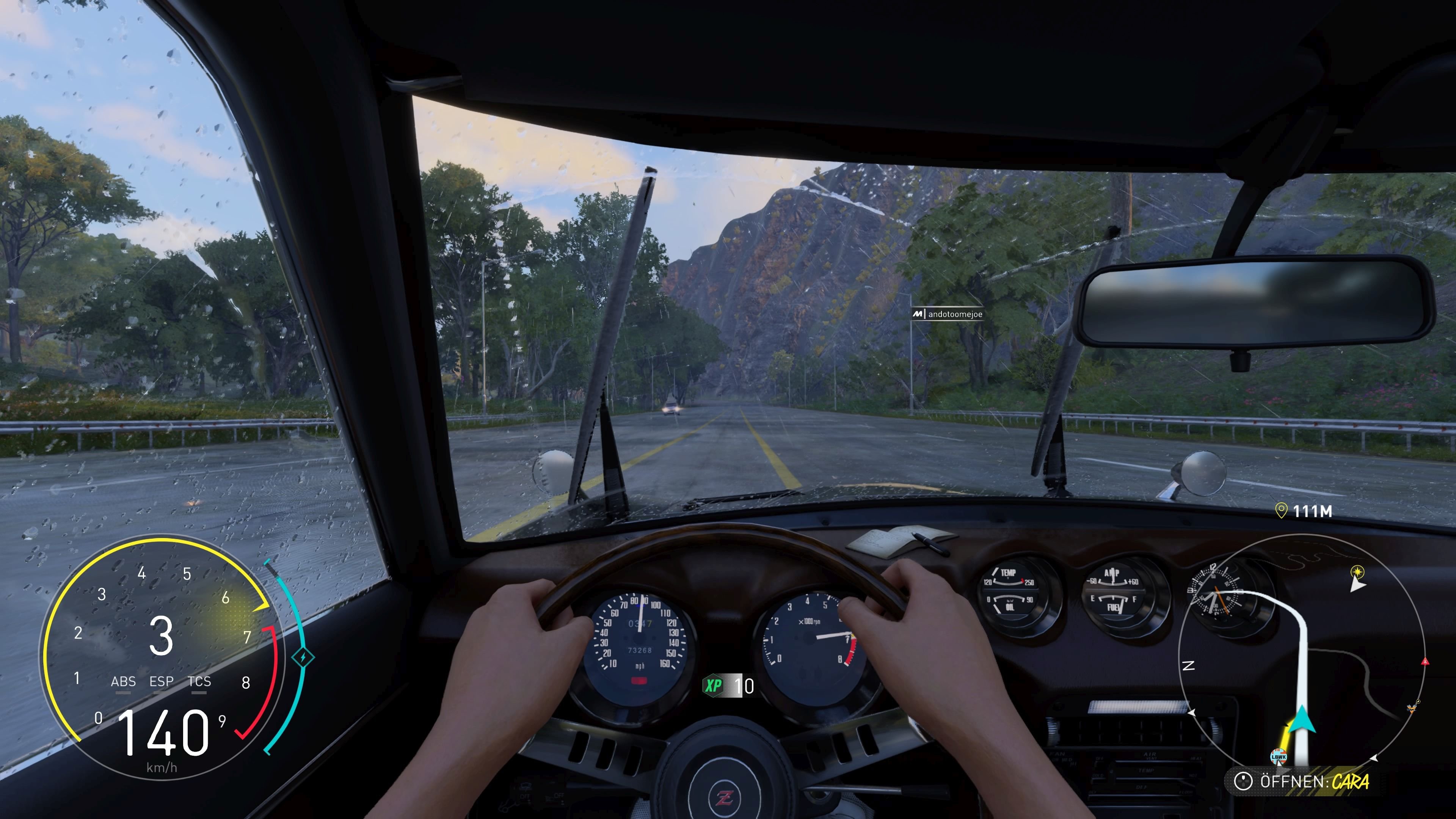Viewport: 1456px width, 819px height.
Task: Click the yellow star compass marker on minimap
Action: click(x=1357, y=571)
